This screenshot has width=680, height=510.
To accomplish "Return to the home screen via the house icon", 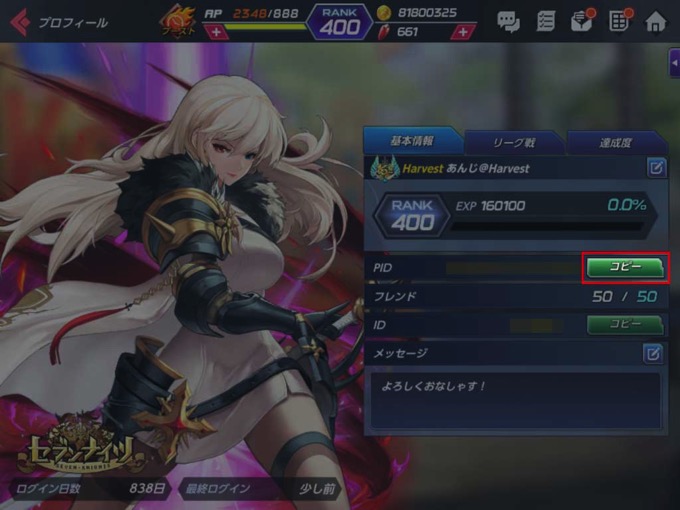I will (656, 21).
